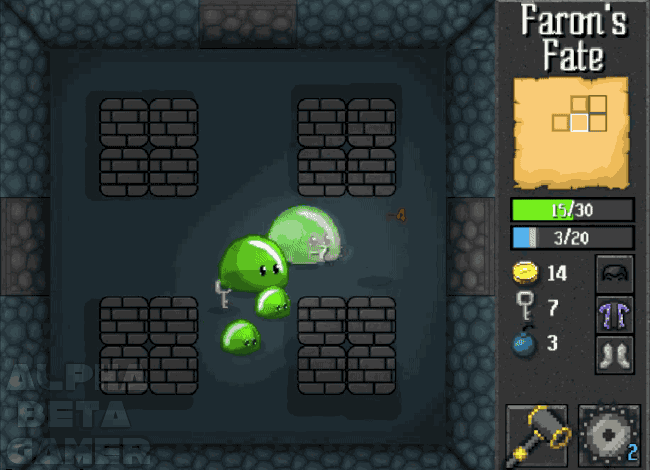This screenshot has height=470, width=650.
Task: Choose the hammer weapon slot
Action: pyautogui.click(x=537, y=436)
